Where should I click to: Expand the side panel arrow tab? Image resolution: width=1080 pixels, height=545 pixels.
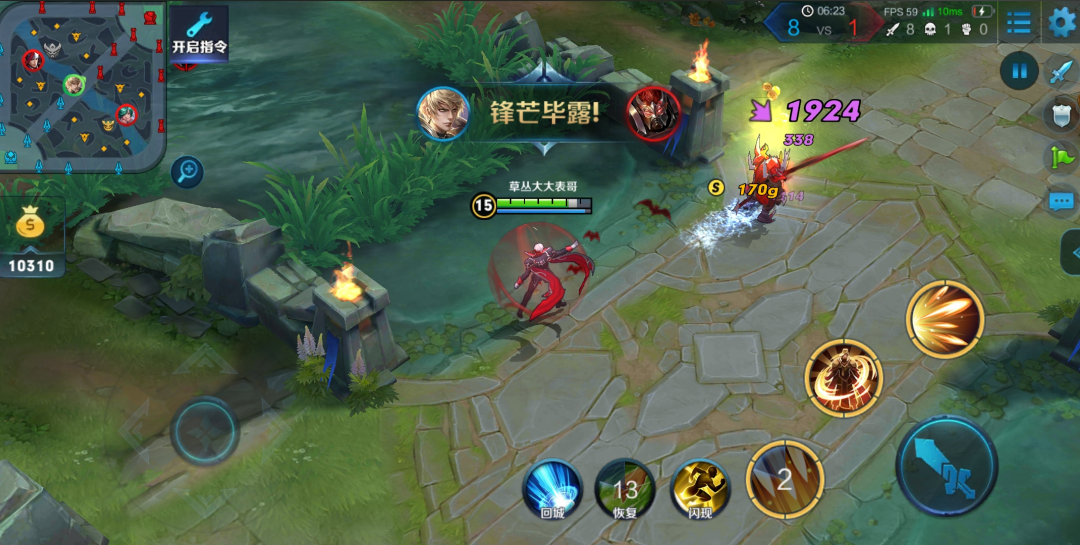click(1070, 252)
